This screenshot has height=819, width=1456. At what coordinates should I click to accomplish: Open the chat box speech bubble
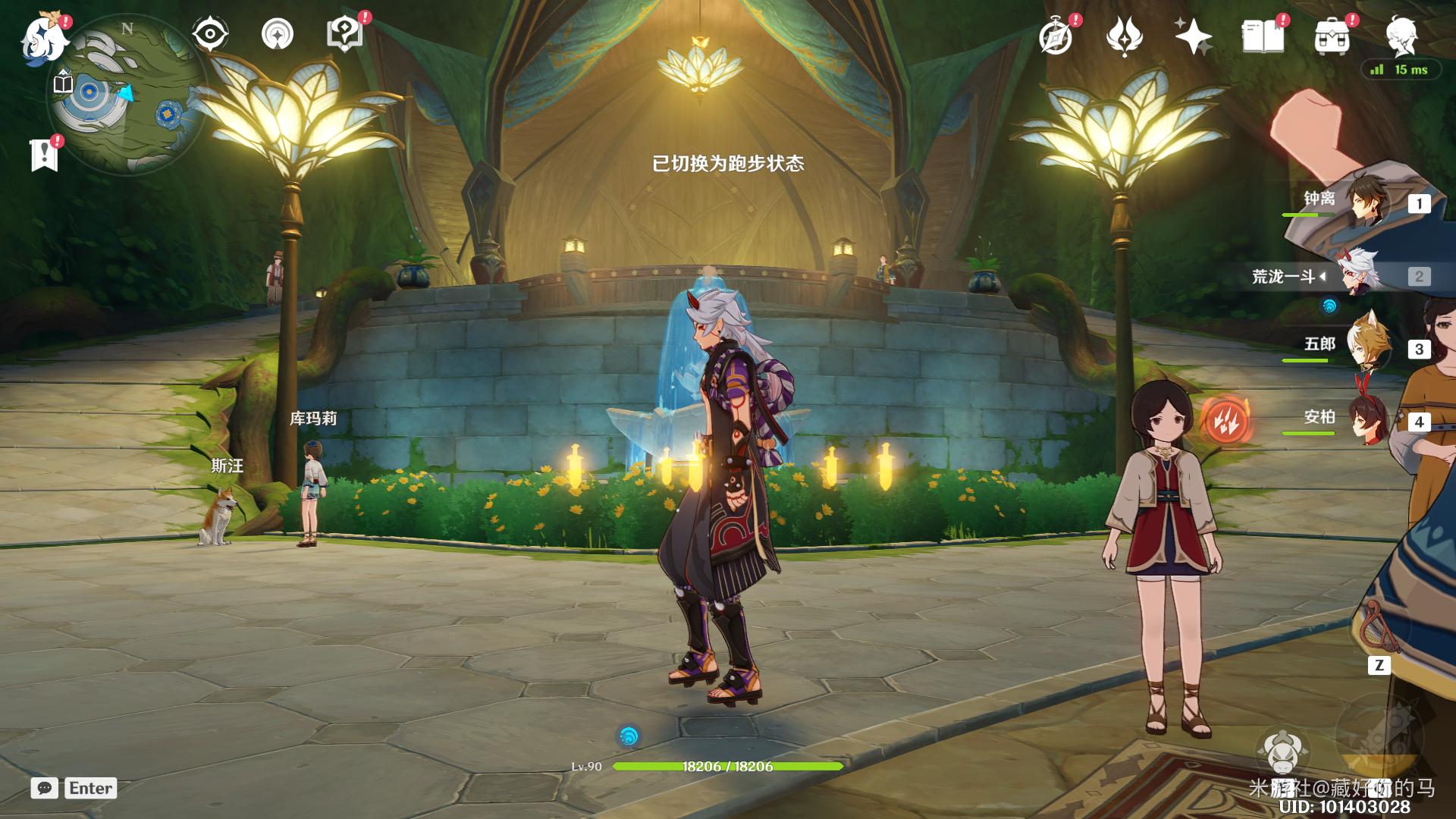point(45,788)
